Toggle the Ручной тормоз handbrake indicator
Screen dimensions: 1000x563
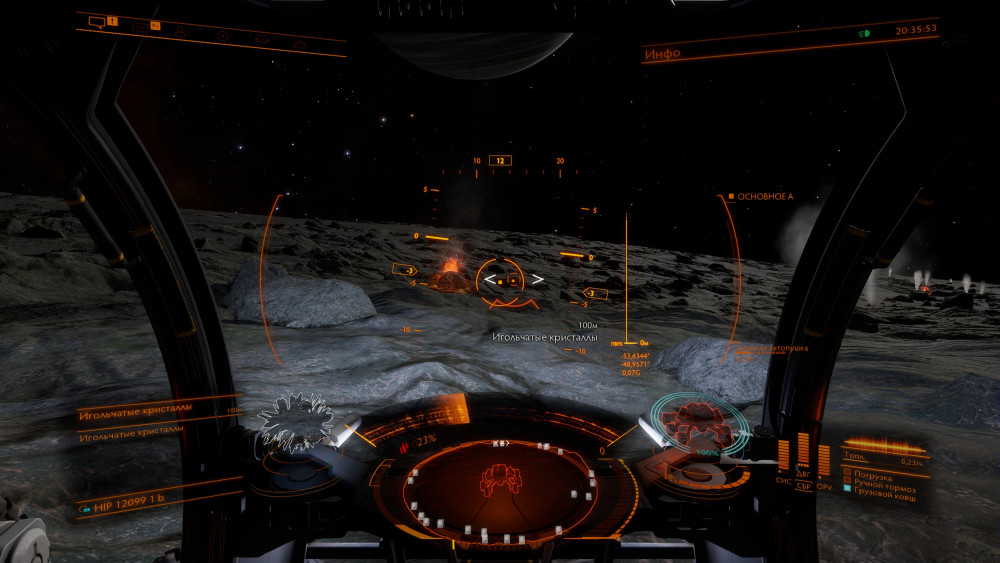(x=880, y=479)
